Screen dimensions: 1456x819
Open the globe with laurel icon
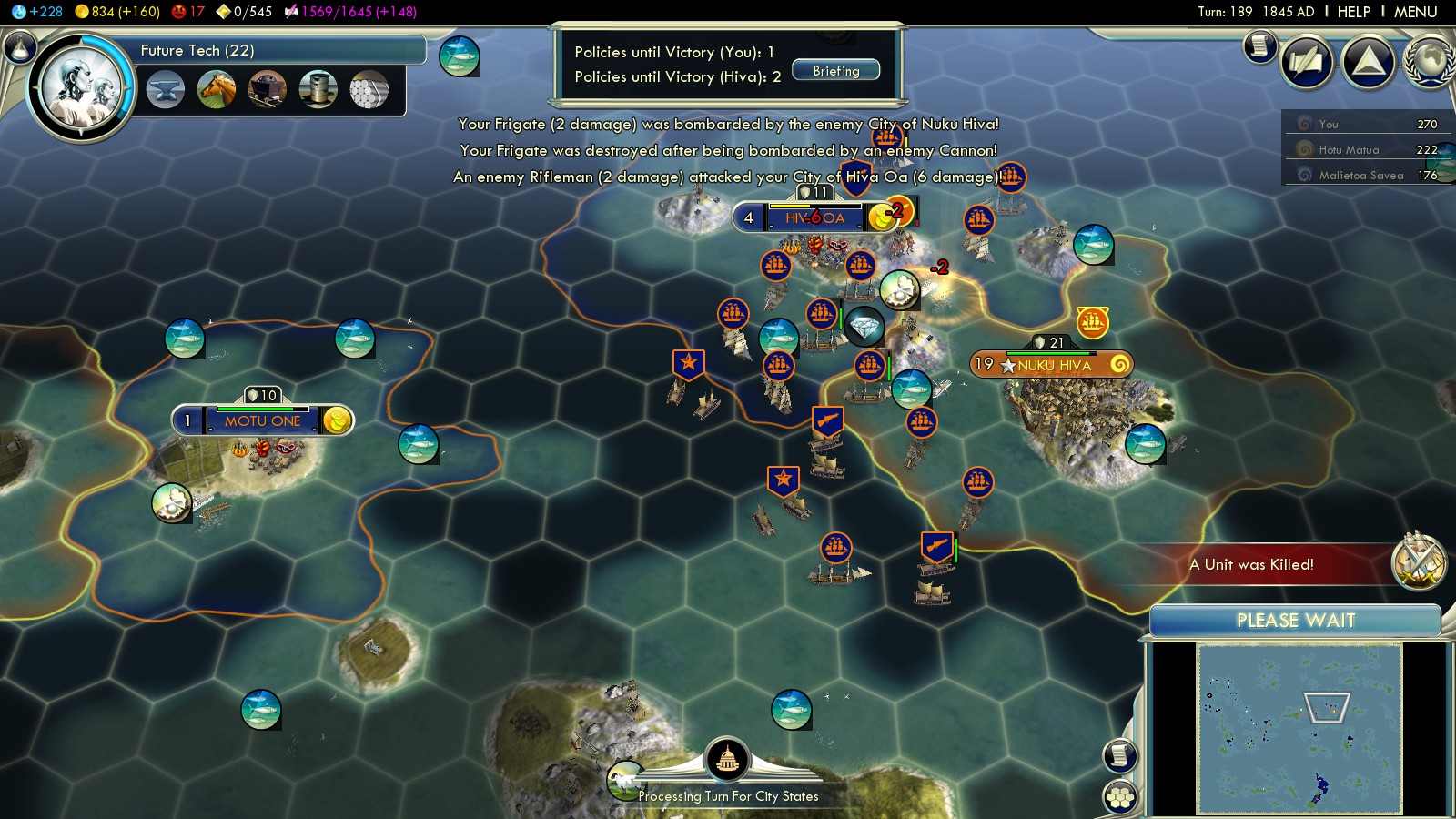(x=1431, y=62)
